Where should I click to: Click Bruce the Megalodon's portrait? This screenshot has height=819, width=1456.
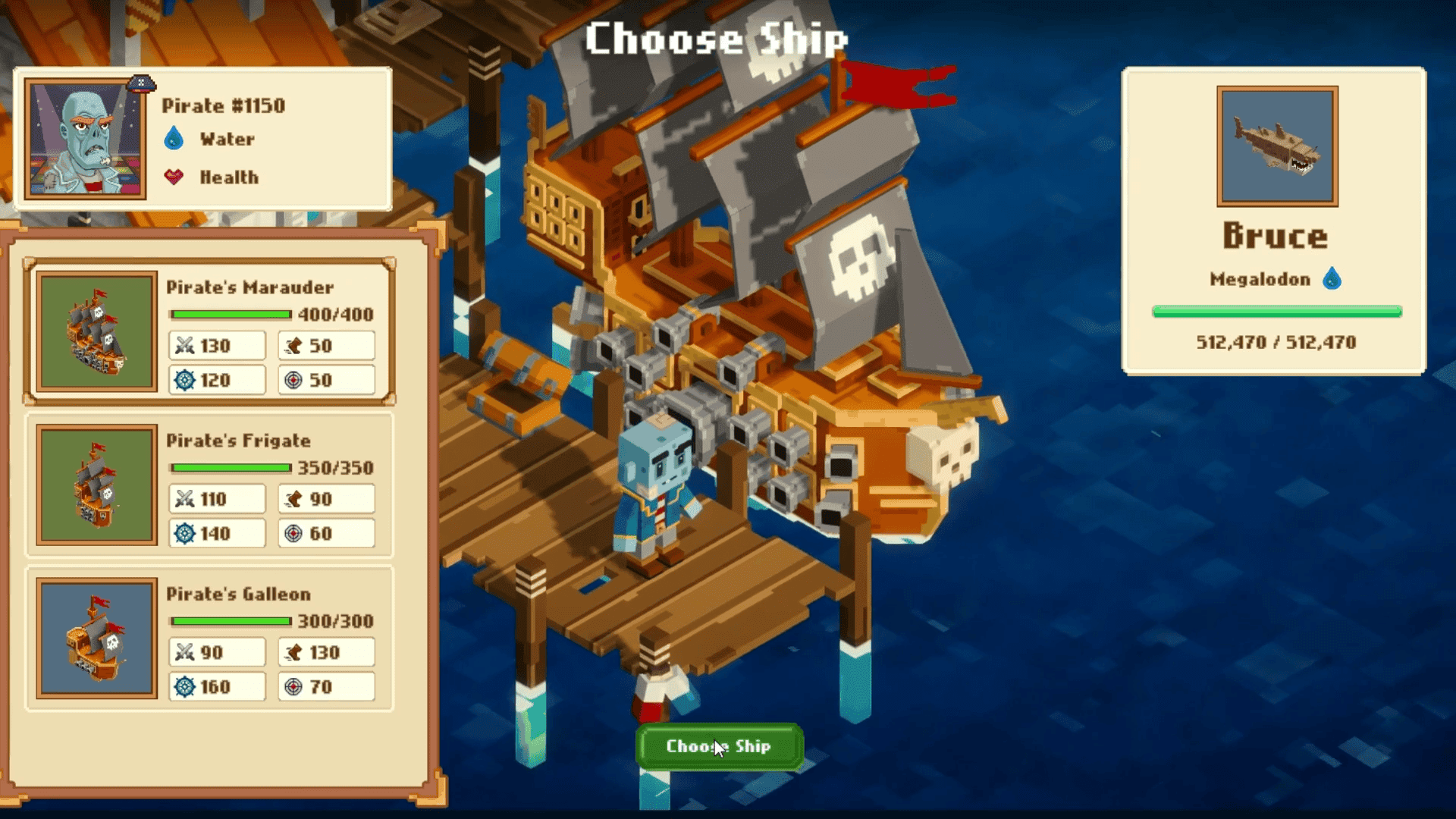coord(1277,146)
